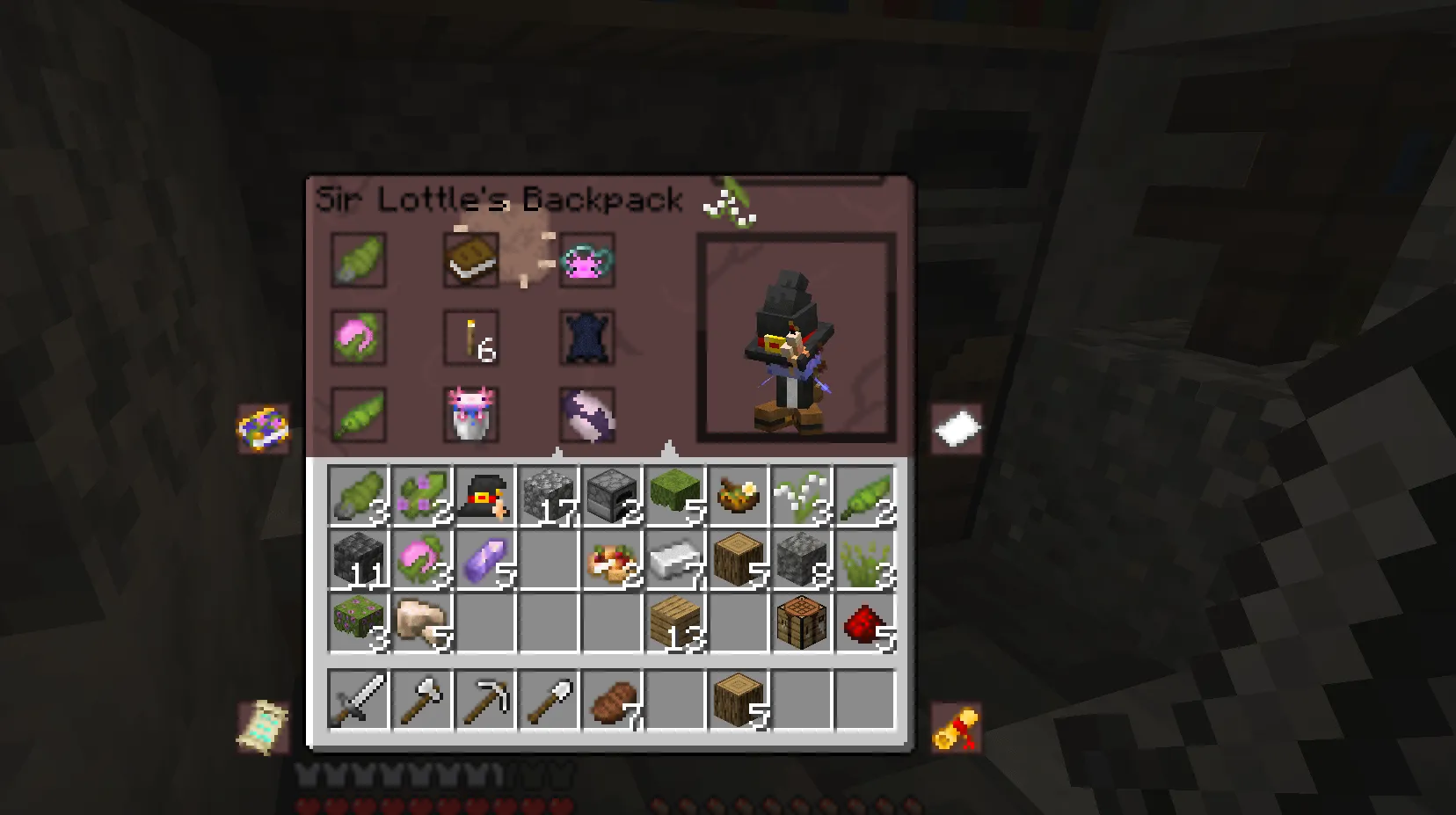
Task: Open the red-ribboned golden scroll button
Action: pyautogui.click(x=957, y=728)
